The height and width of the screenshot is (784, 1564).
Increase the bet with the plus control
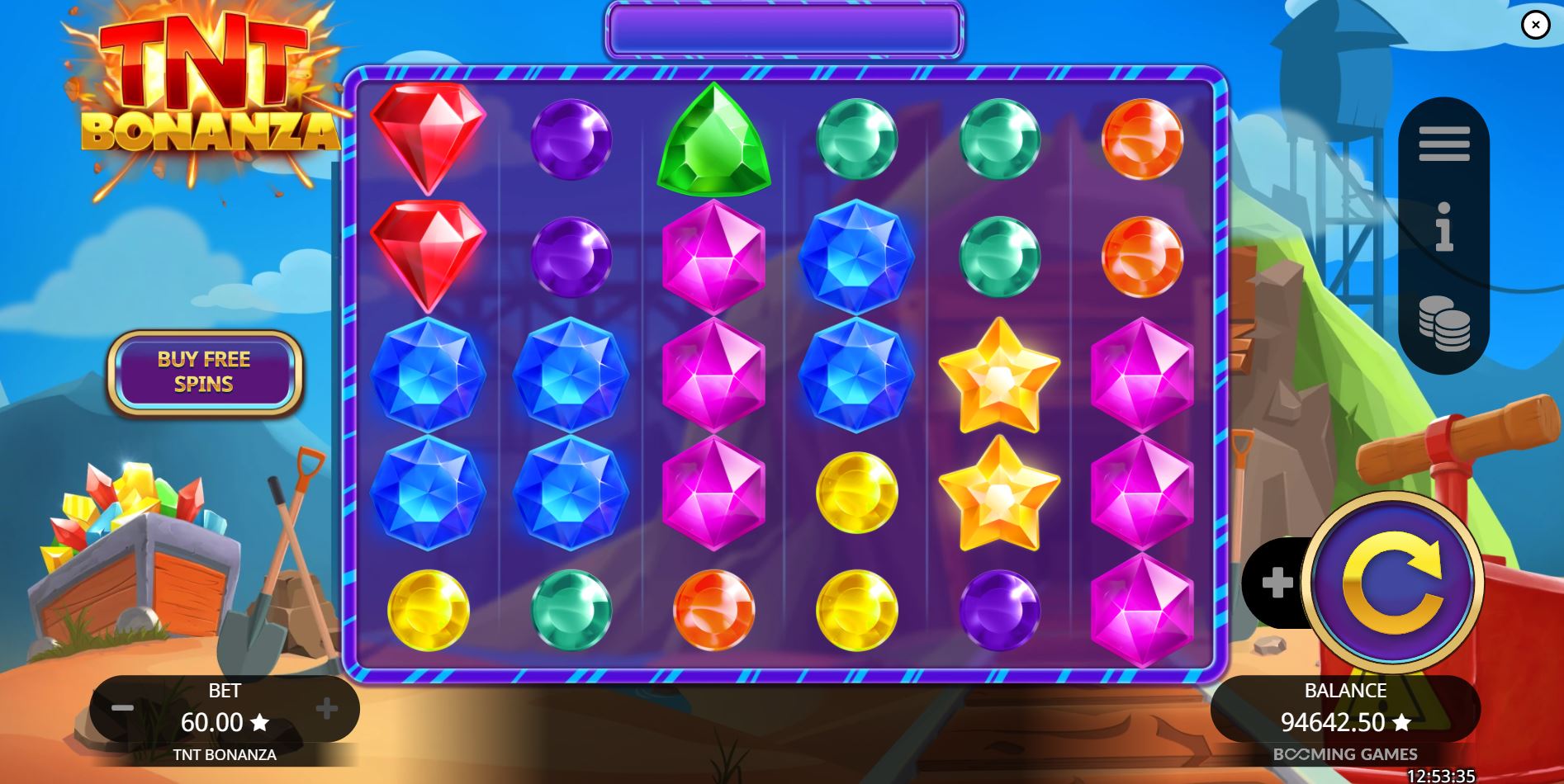coord(329,708)
